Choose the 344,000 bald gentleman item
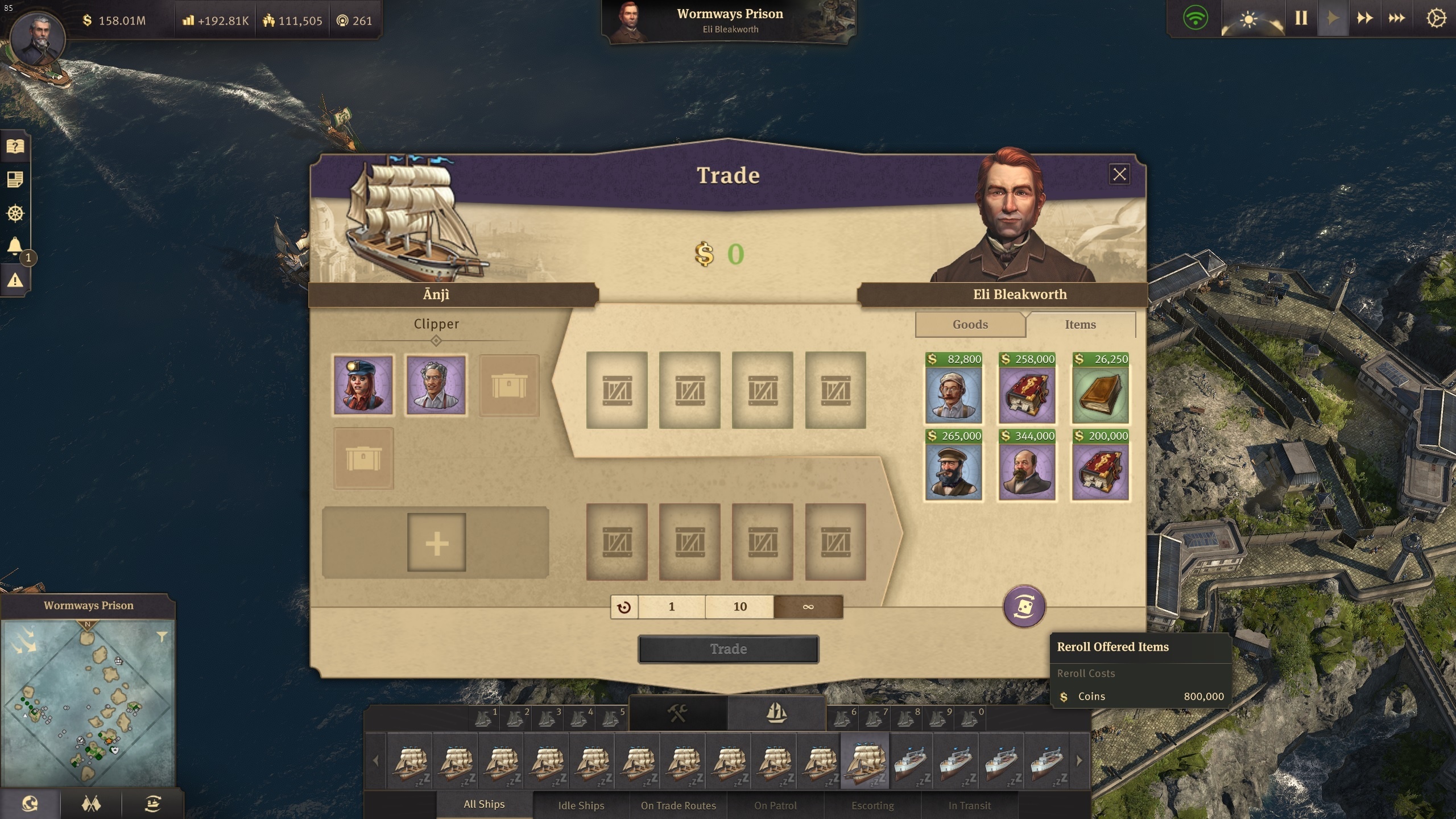 (x=1027, y=471)
